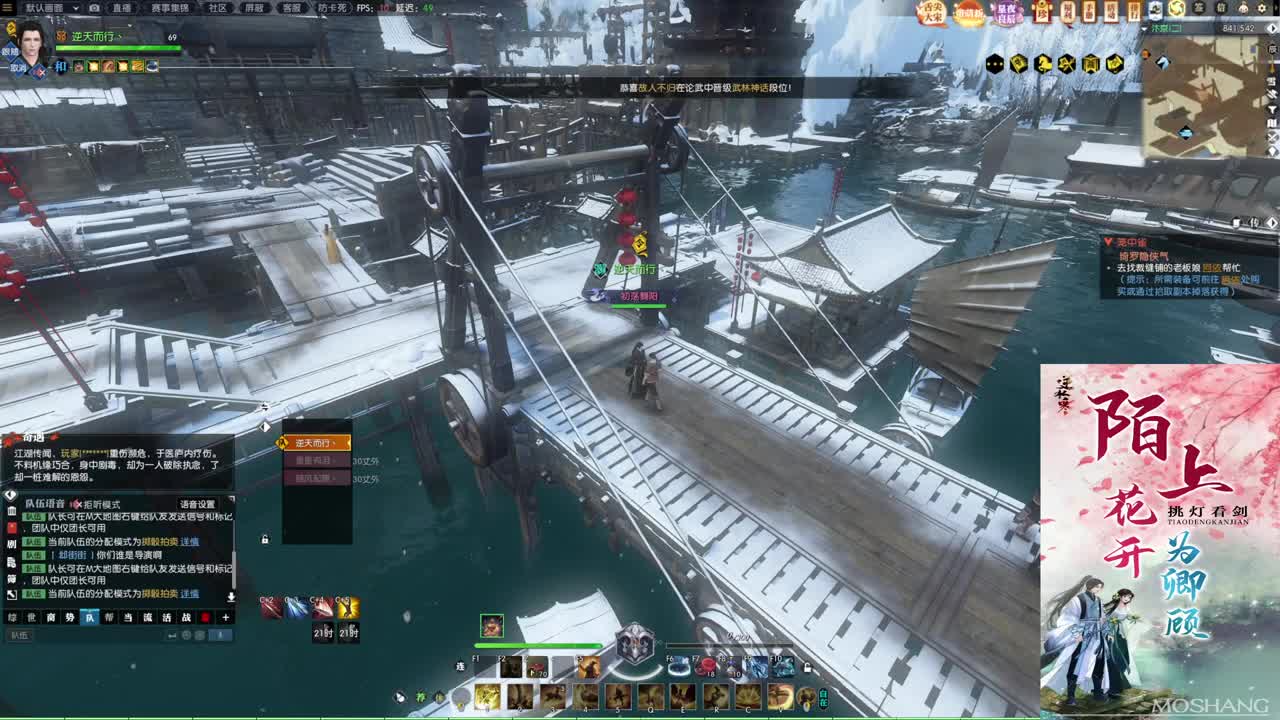The image size is (1280, 720).
Task: Add a new chat tab with plus button
Action: pyautogui.click(x=225, y=617)
